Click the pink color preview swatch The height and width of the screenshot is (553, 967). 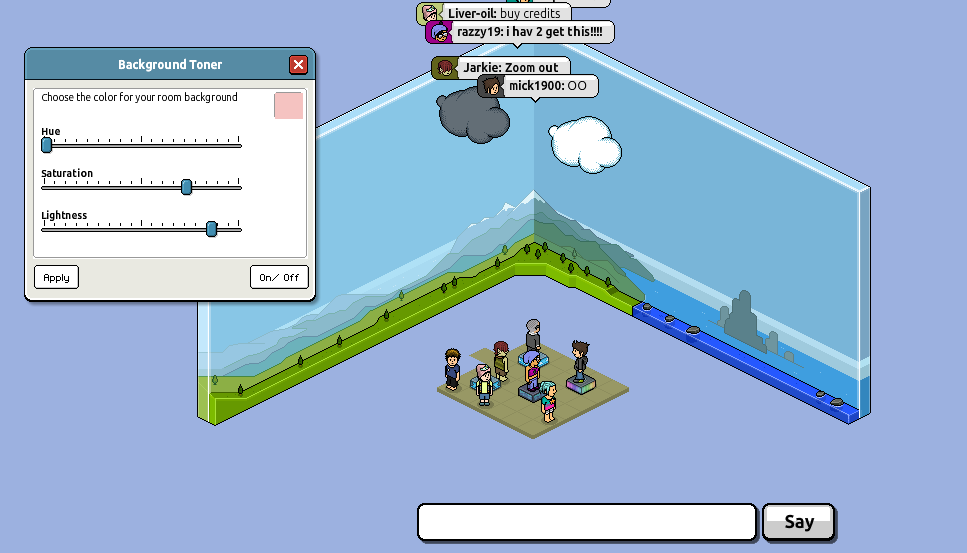[288, 105]
